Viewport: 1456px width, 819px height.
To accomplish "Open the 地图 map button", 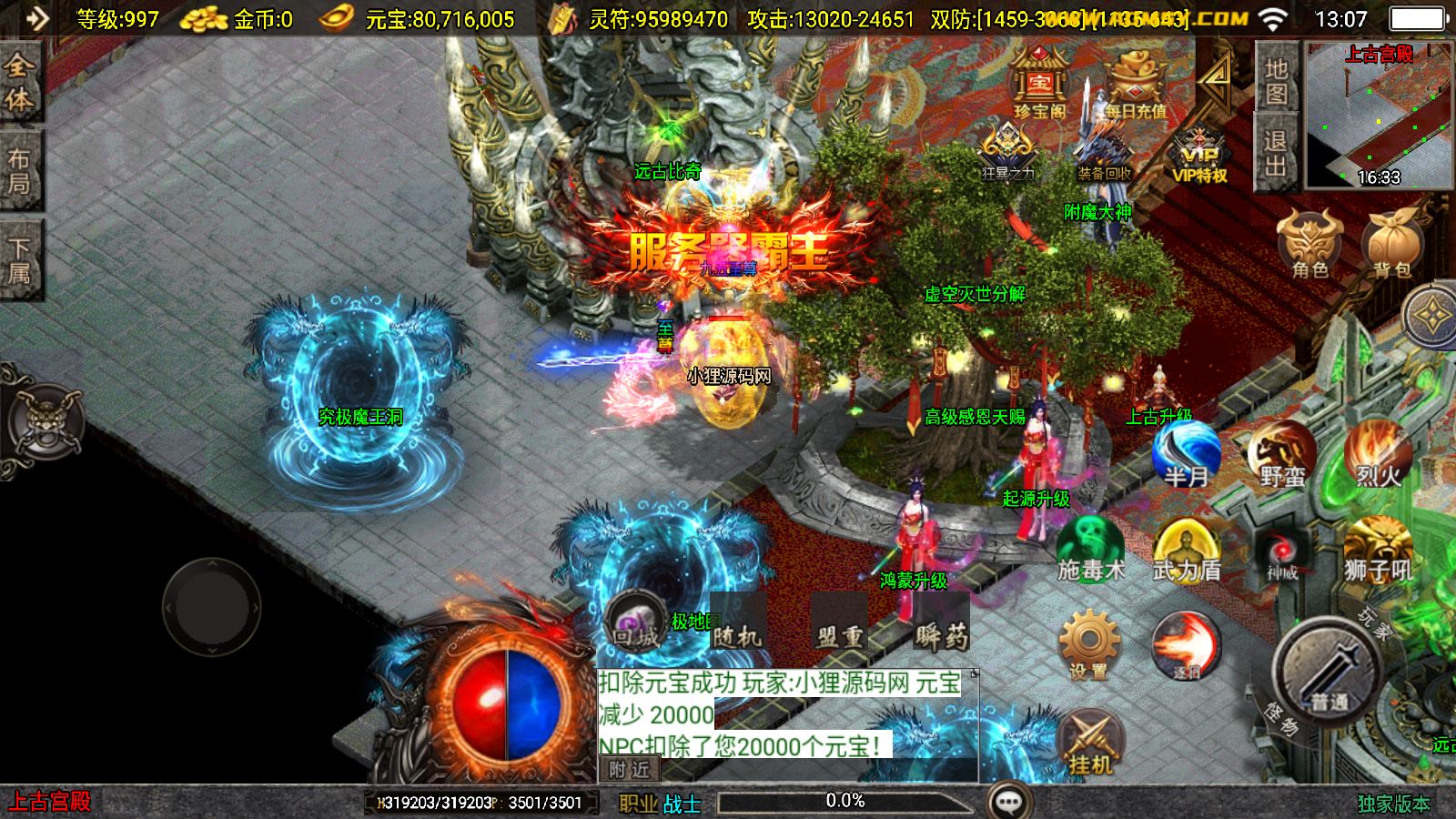I will pyautogui.click(x=1276, y=81).
